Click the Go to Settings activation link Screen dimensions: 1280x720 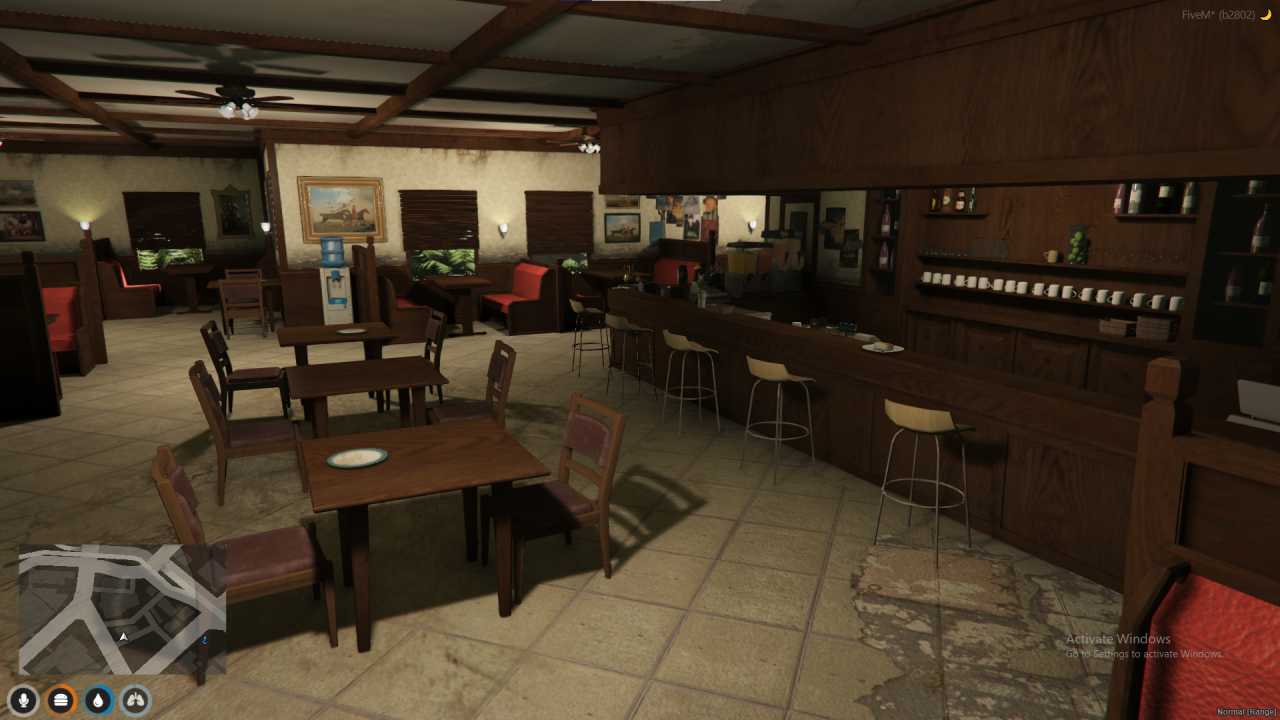(1119, 652)
